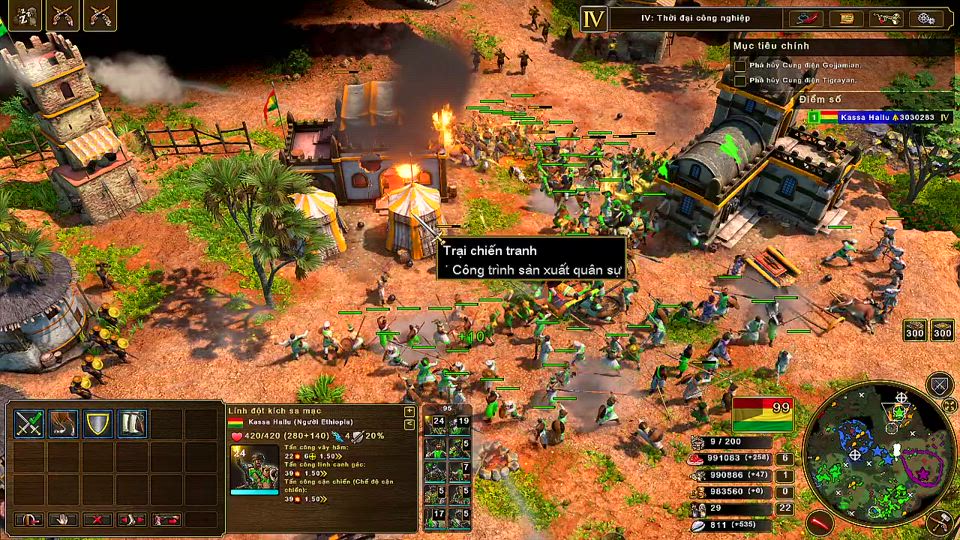960x540 pixels.
Task: Click the red chili pepper top-bar button
Action: [x=806, y=18]
